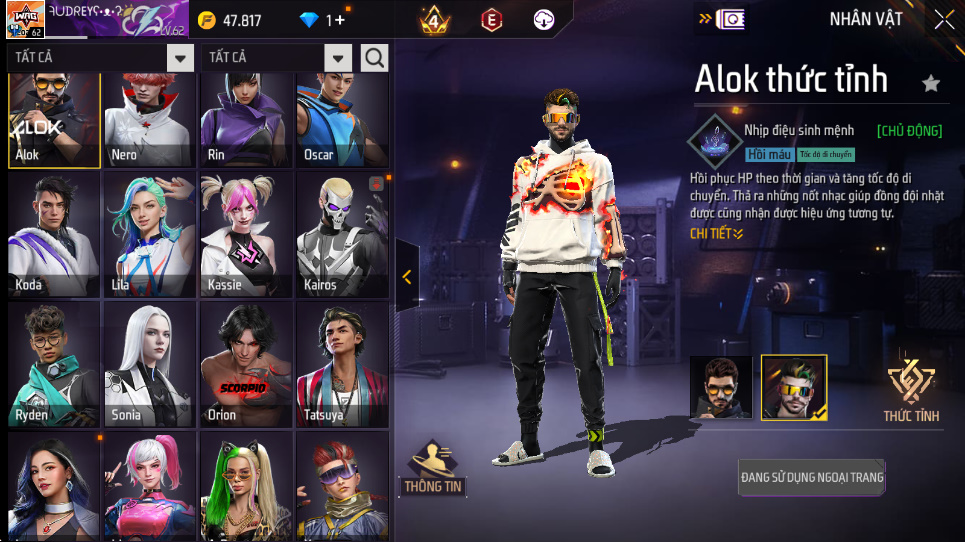
Task: Pick Tatsuya from the roster
Action: pos(341,366)
